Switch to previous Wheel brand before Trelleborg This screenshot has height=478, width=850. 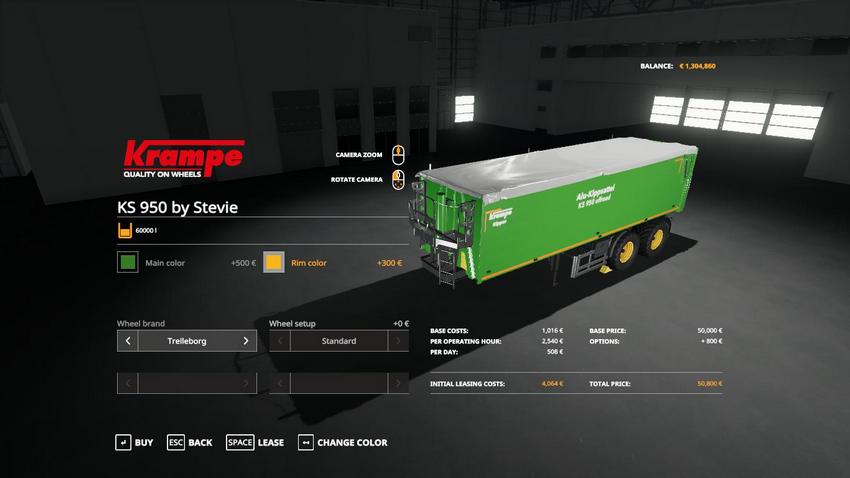click(127, 341)
